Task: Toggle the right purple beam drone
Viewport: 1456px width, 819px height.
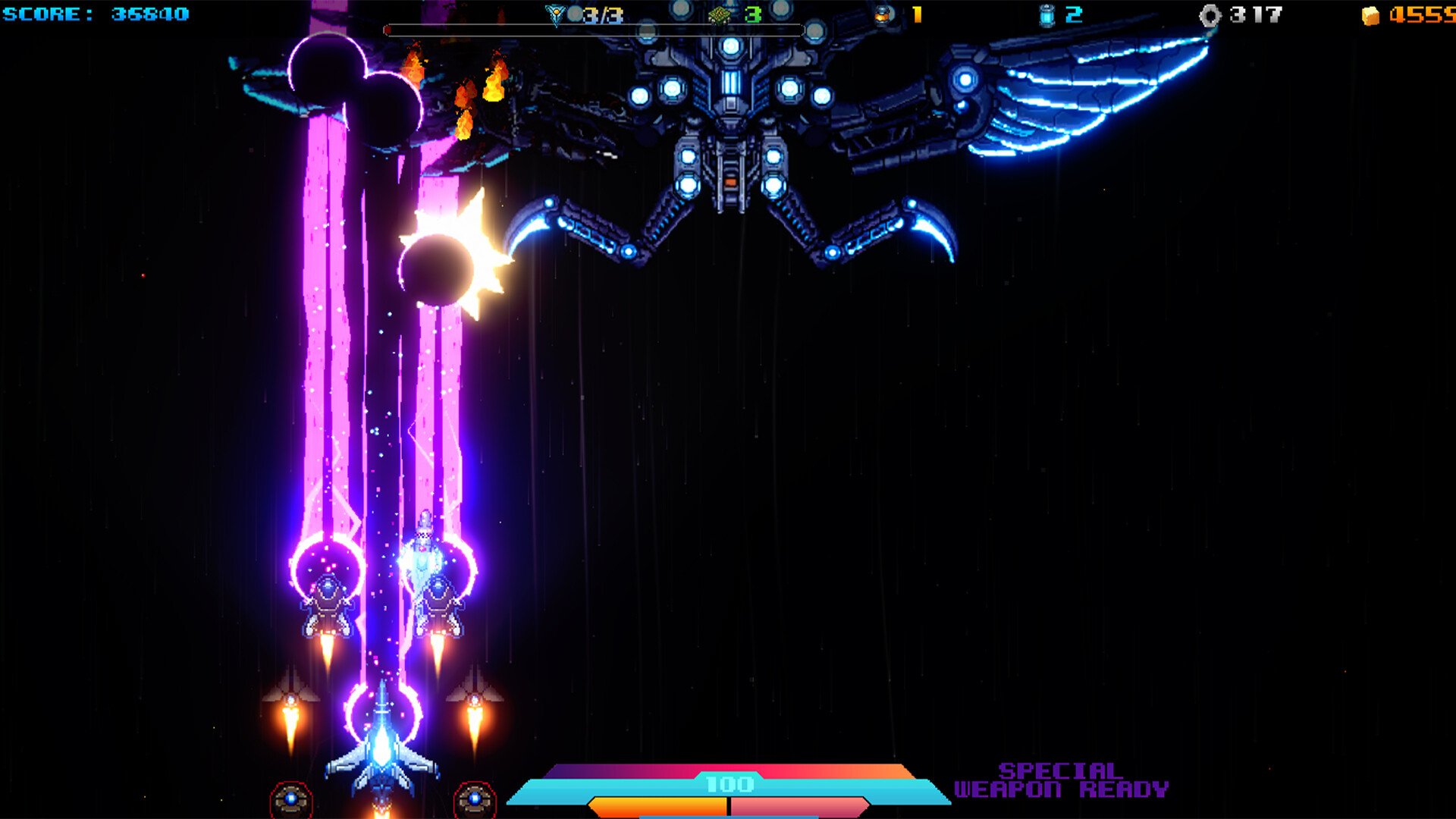Action: tap(440, 599)
